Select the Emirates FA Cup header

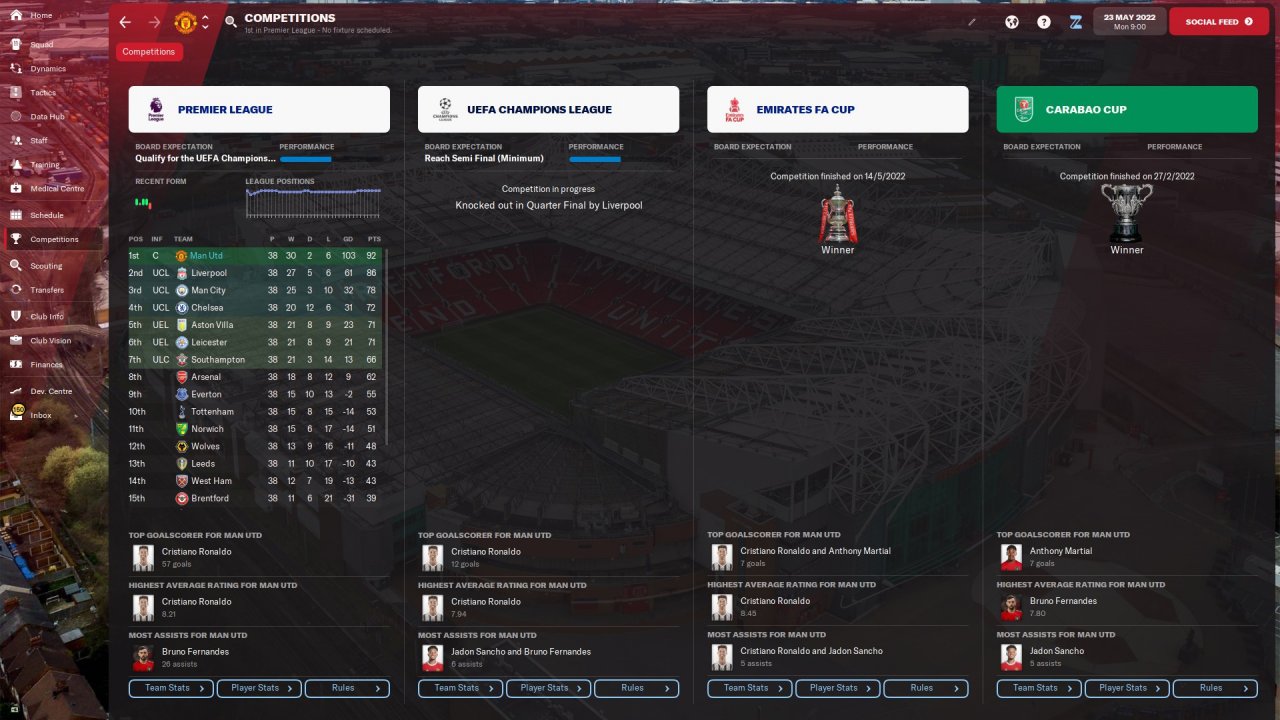click(x=837, y=109)
